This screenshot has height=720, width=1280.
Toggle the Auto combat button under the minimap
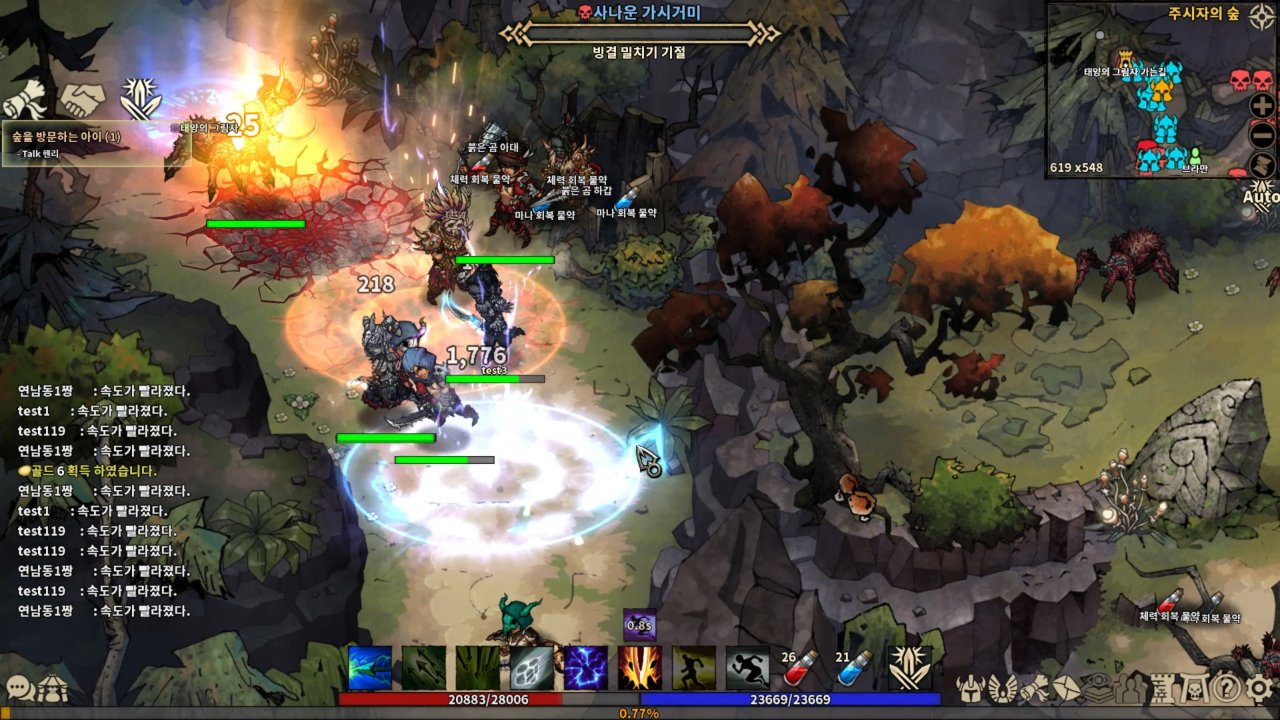click(1261, 195)
